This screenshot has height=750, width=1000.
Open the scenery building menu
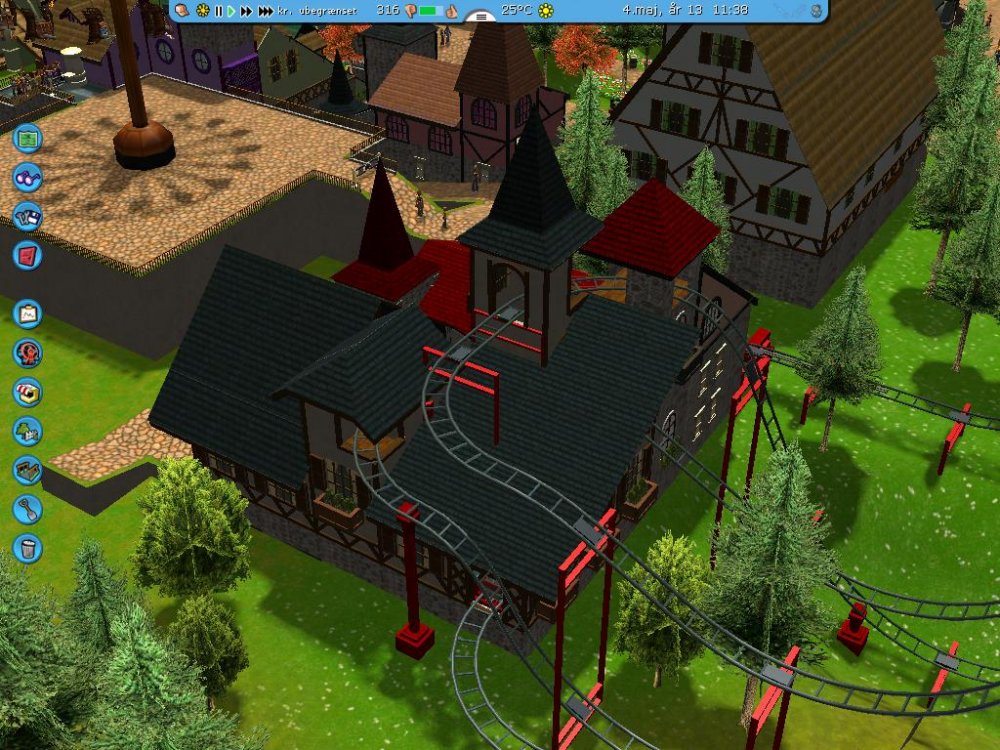point(28,431)
